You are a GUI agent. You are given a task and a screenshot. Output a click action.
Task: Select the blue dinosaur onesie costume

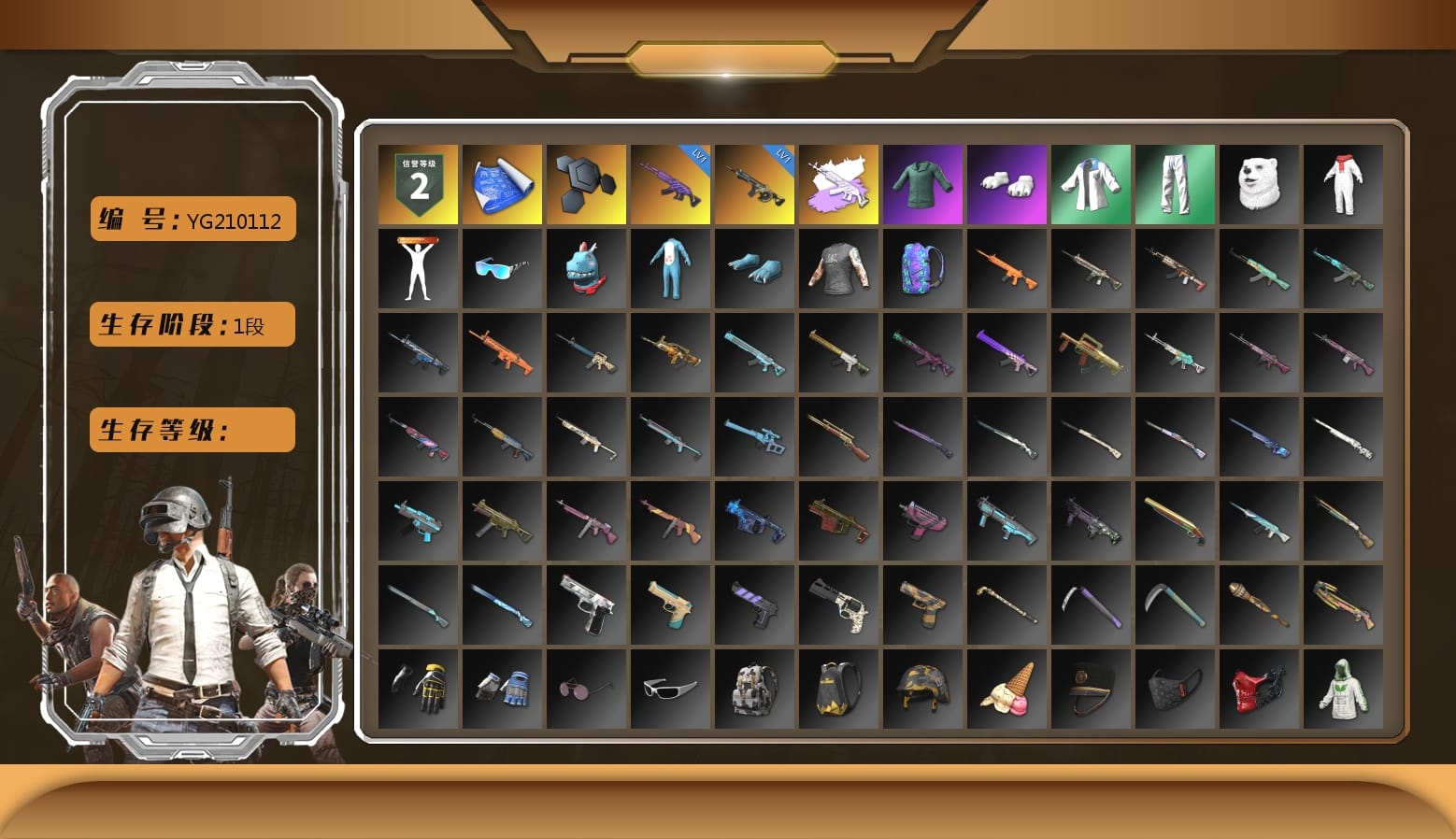point(670,268)
